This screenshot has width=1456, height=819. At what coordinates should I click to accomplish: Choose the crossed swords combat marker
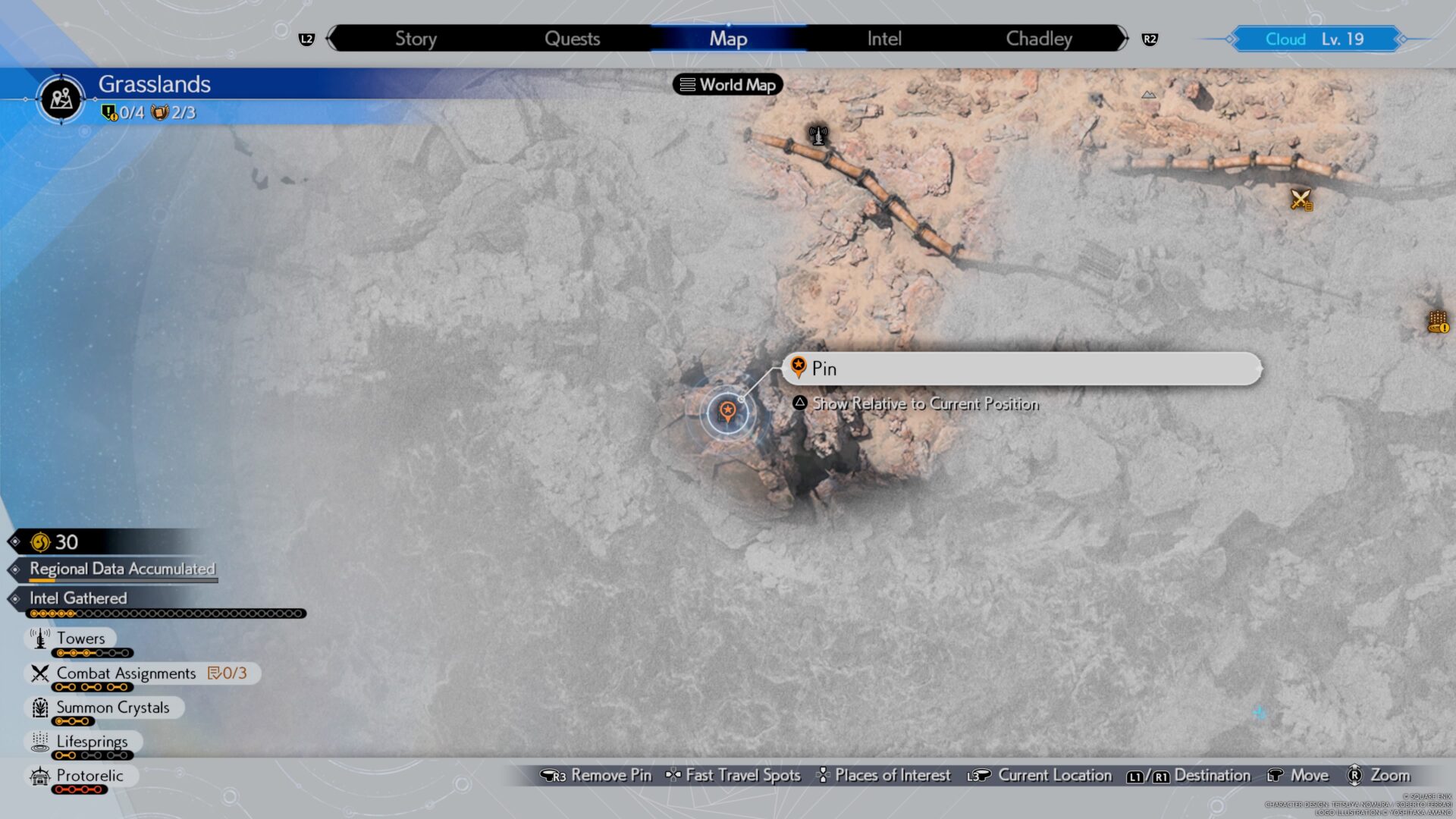[1301, 199]
